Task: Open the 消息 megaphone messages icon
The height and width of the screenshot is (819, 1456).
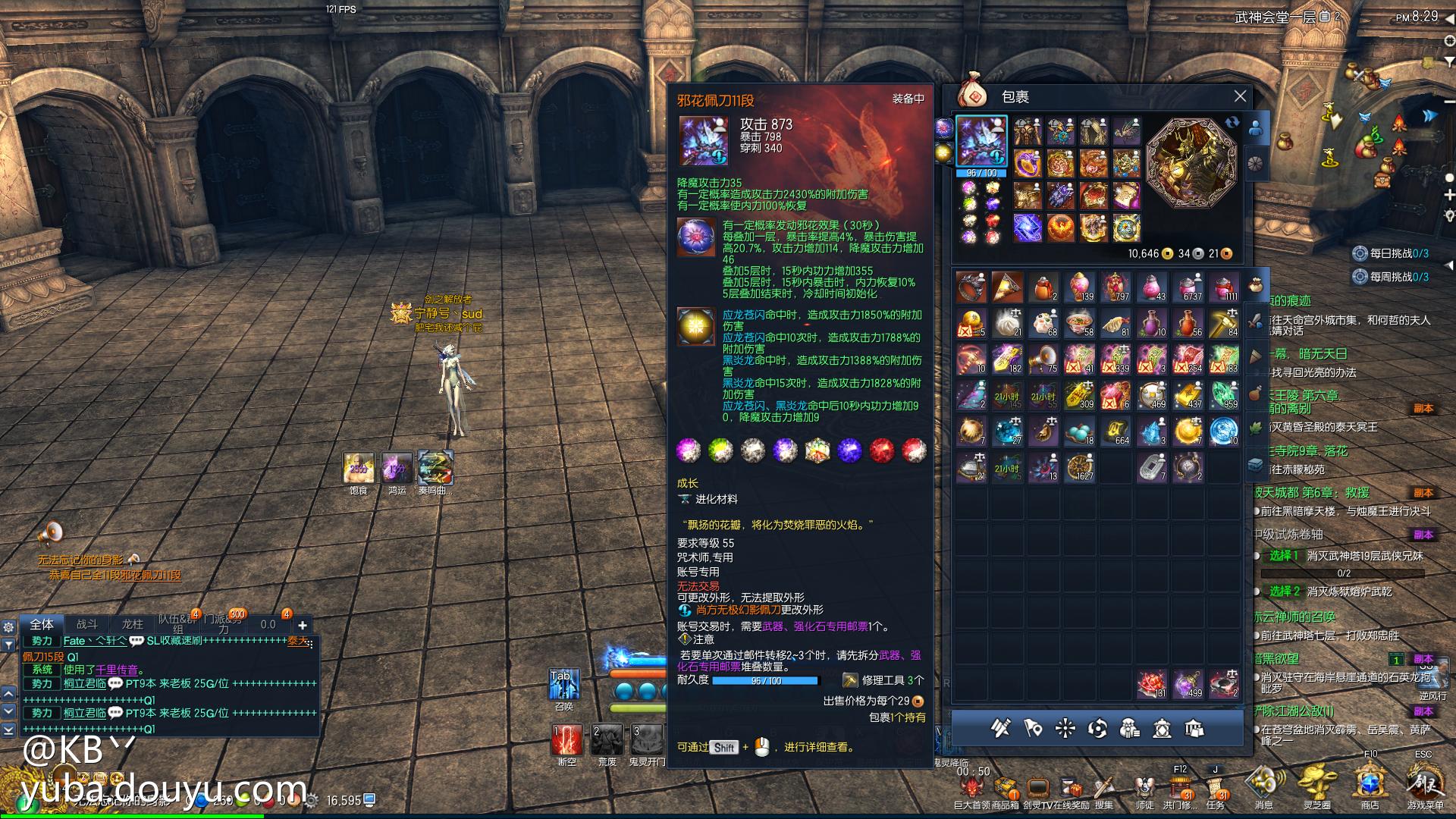Action: [1263, 781]
